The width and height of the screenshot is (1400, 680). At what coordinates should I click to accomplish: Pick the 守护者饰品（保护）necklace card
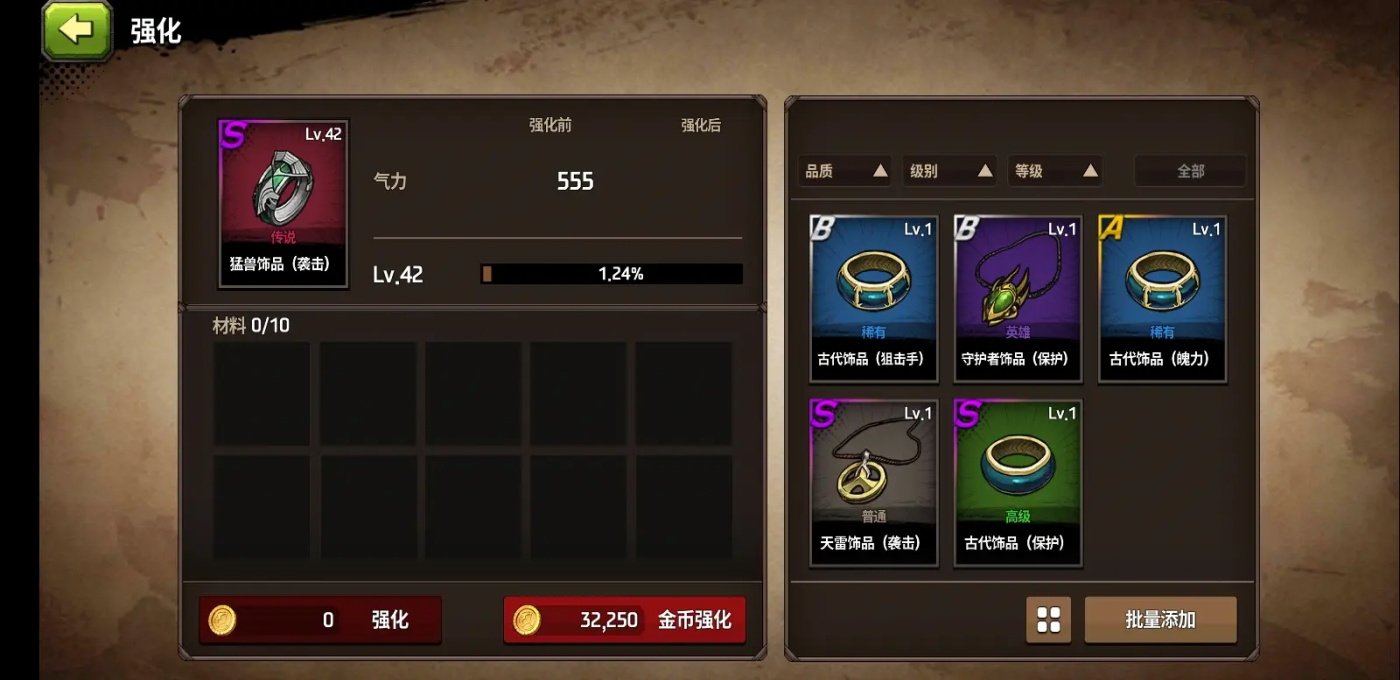pyautogui.click(x=1017, y=298)
